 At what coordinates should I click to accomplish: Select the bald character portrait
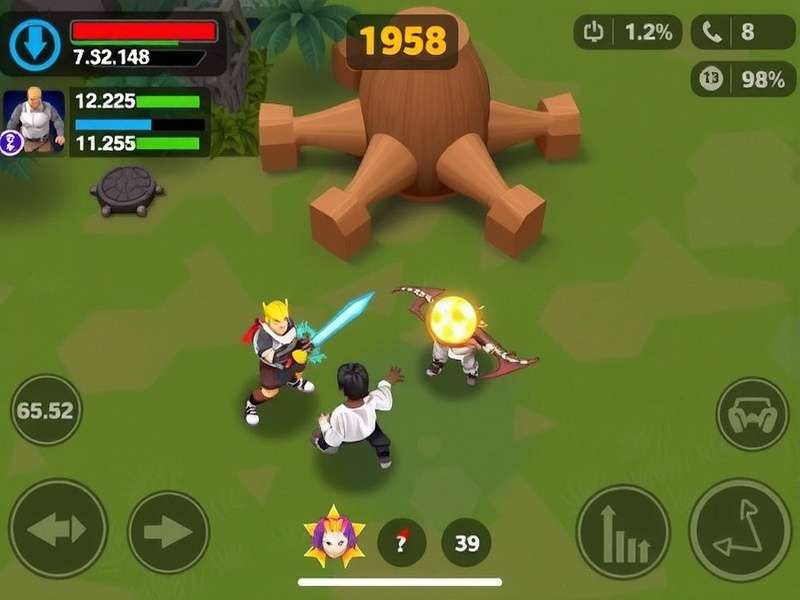point(36,118)
